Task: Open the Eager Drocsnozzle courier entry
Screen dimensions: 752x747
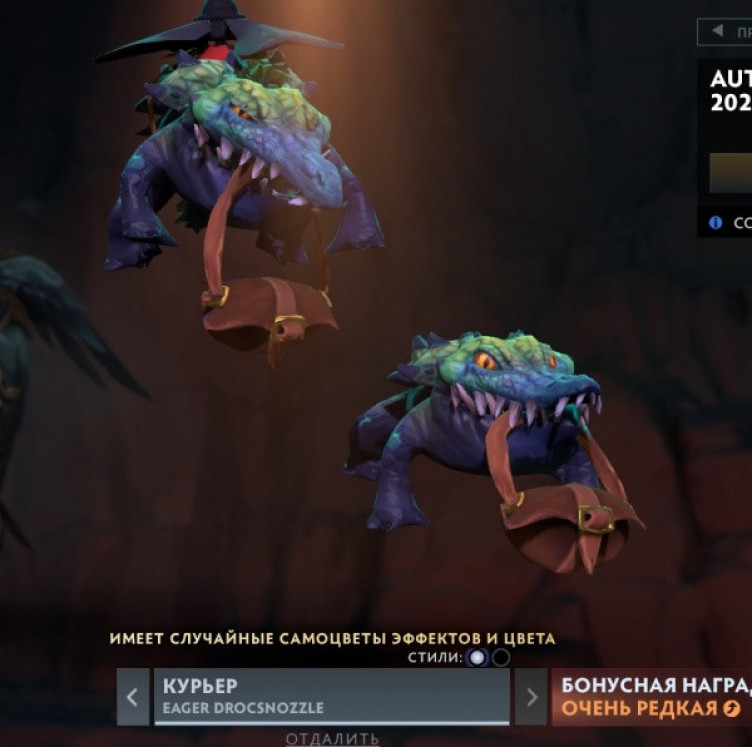Action: pyautogui.click(x=331, y=696)
